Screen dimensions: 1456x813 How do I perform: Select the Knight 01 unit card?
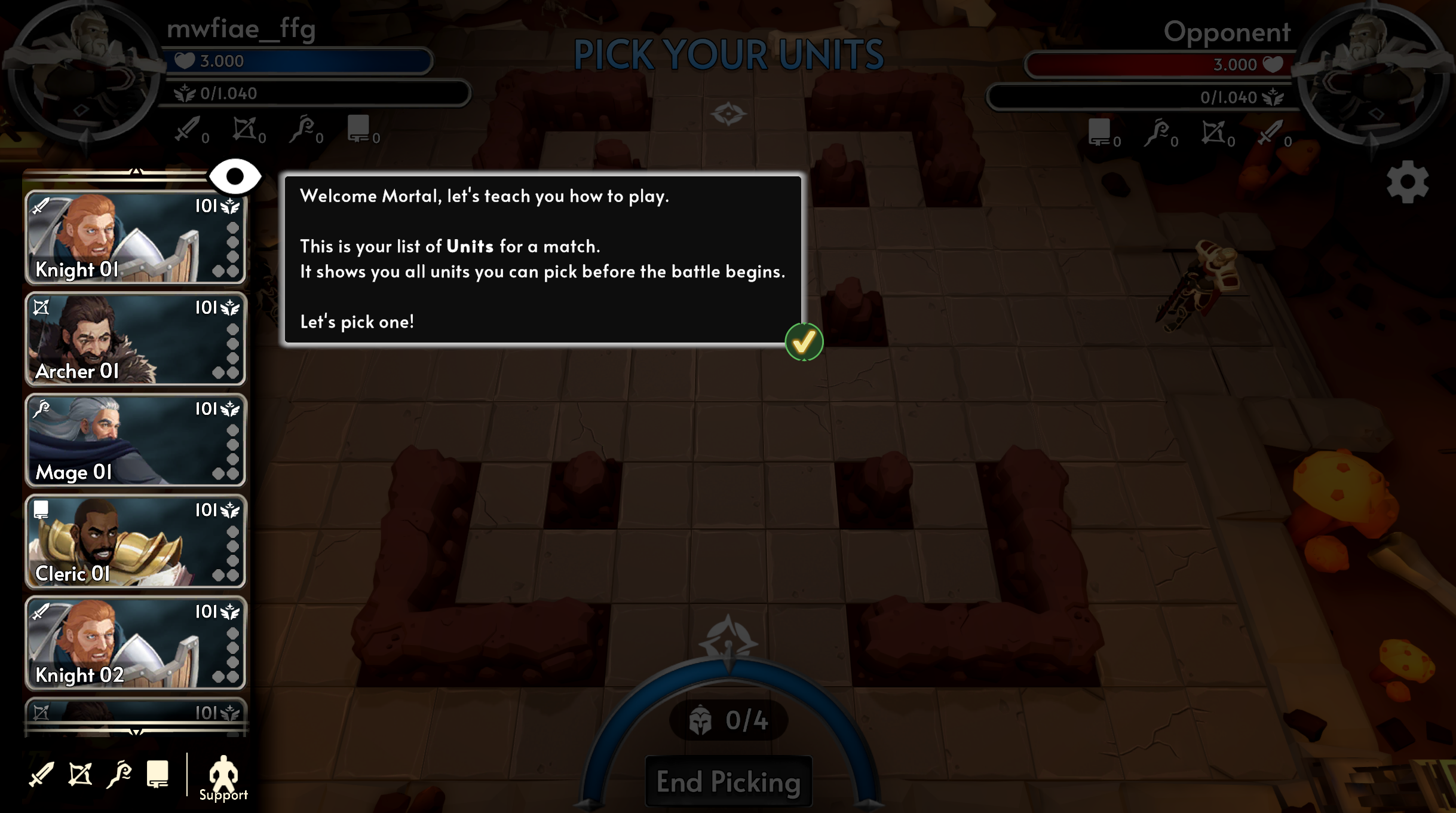[135, 237]
